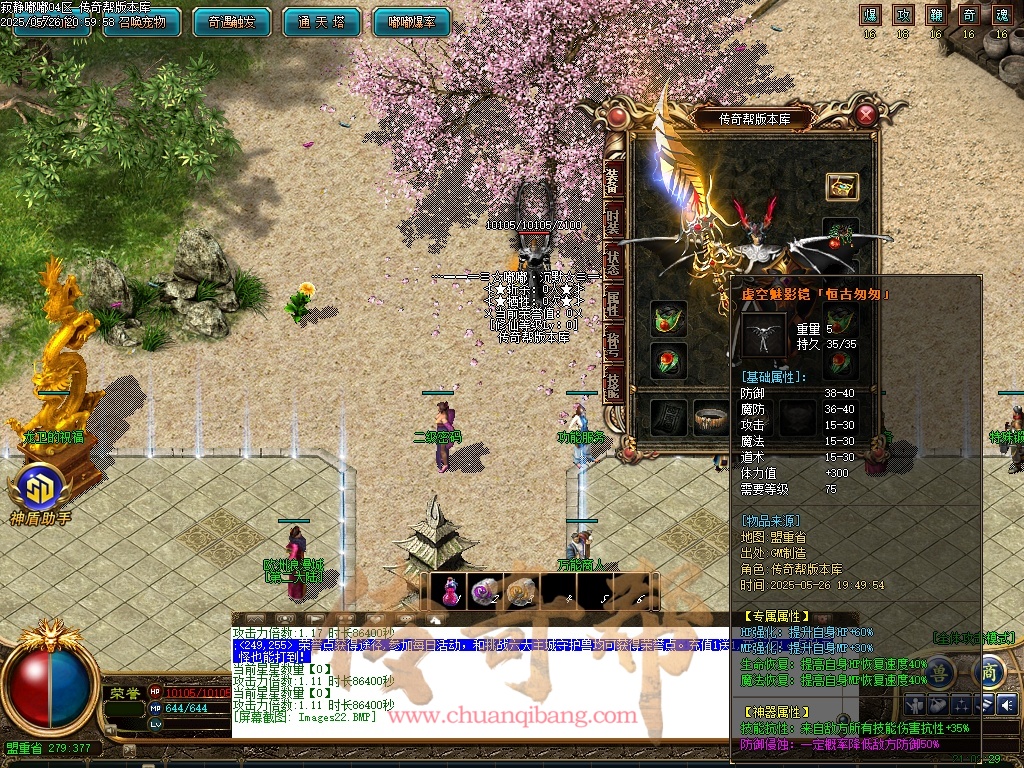The image size is (1024, 768).
Task: Close the character equipment window
Action: pos(866,115)
